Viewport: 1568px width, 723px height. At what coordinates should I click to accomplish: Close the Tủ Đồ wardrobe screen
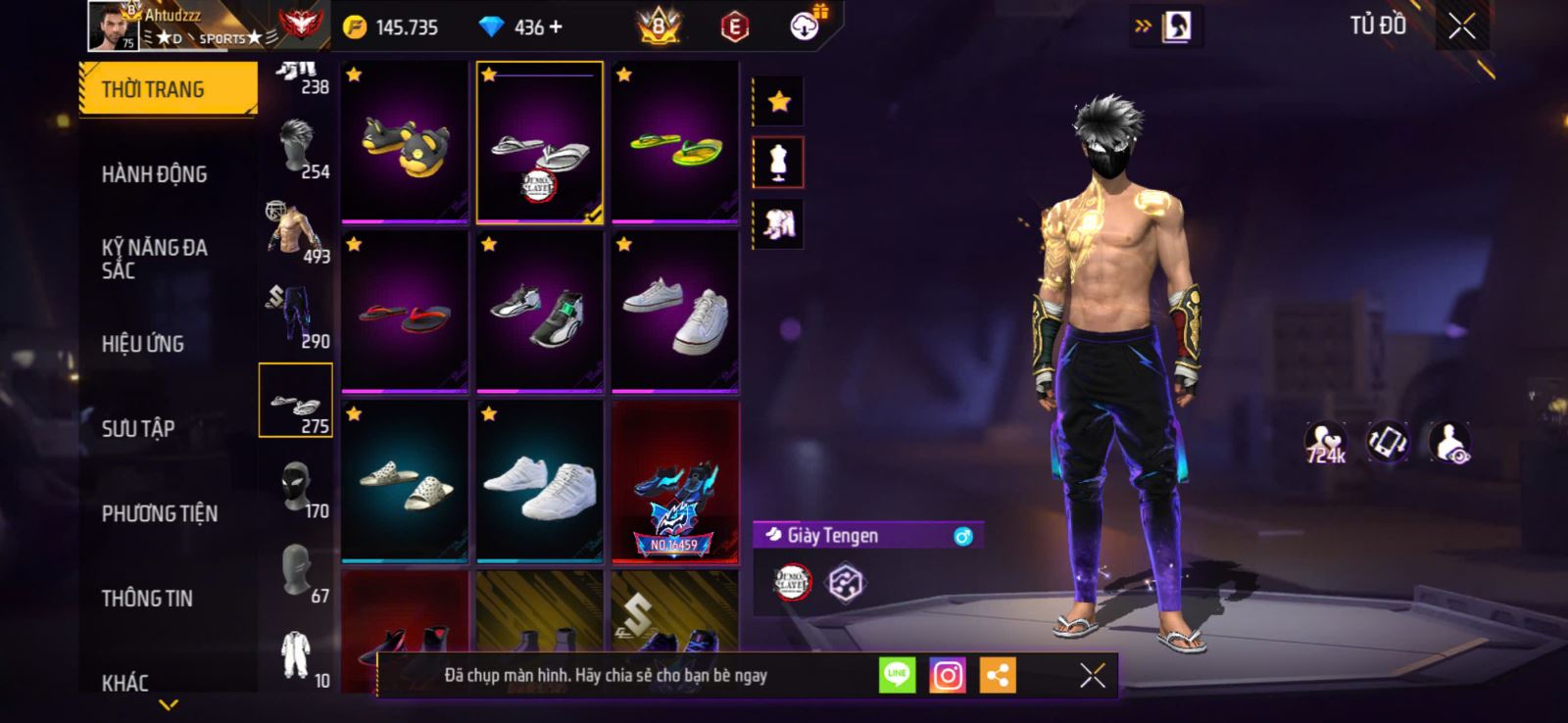[x=1461, y=26]
